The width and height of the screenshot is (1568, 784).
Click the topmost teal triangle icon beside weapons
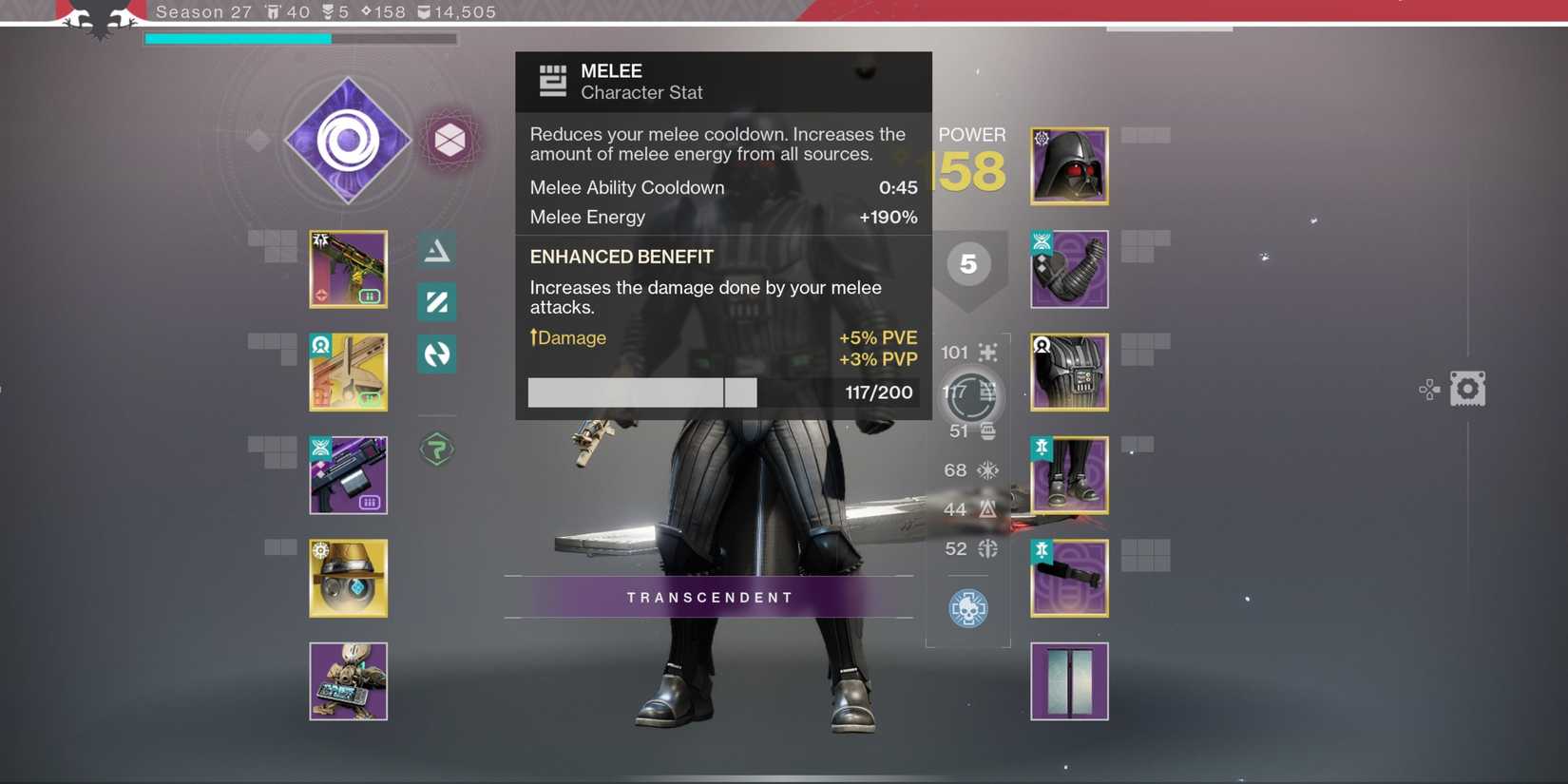[436, 249]
